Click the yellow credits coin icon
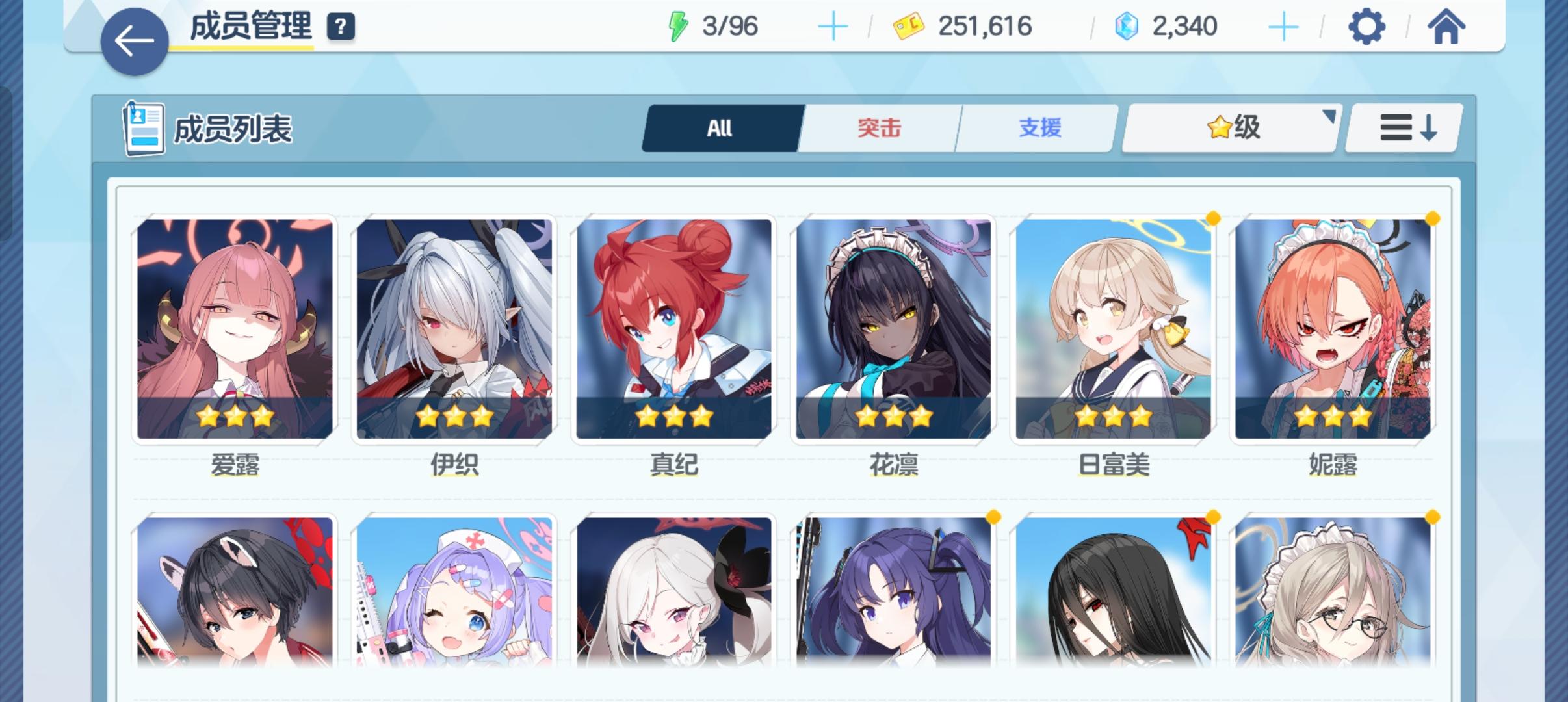The width and height of the screenshot is (1568, 702). (909, 26)
